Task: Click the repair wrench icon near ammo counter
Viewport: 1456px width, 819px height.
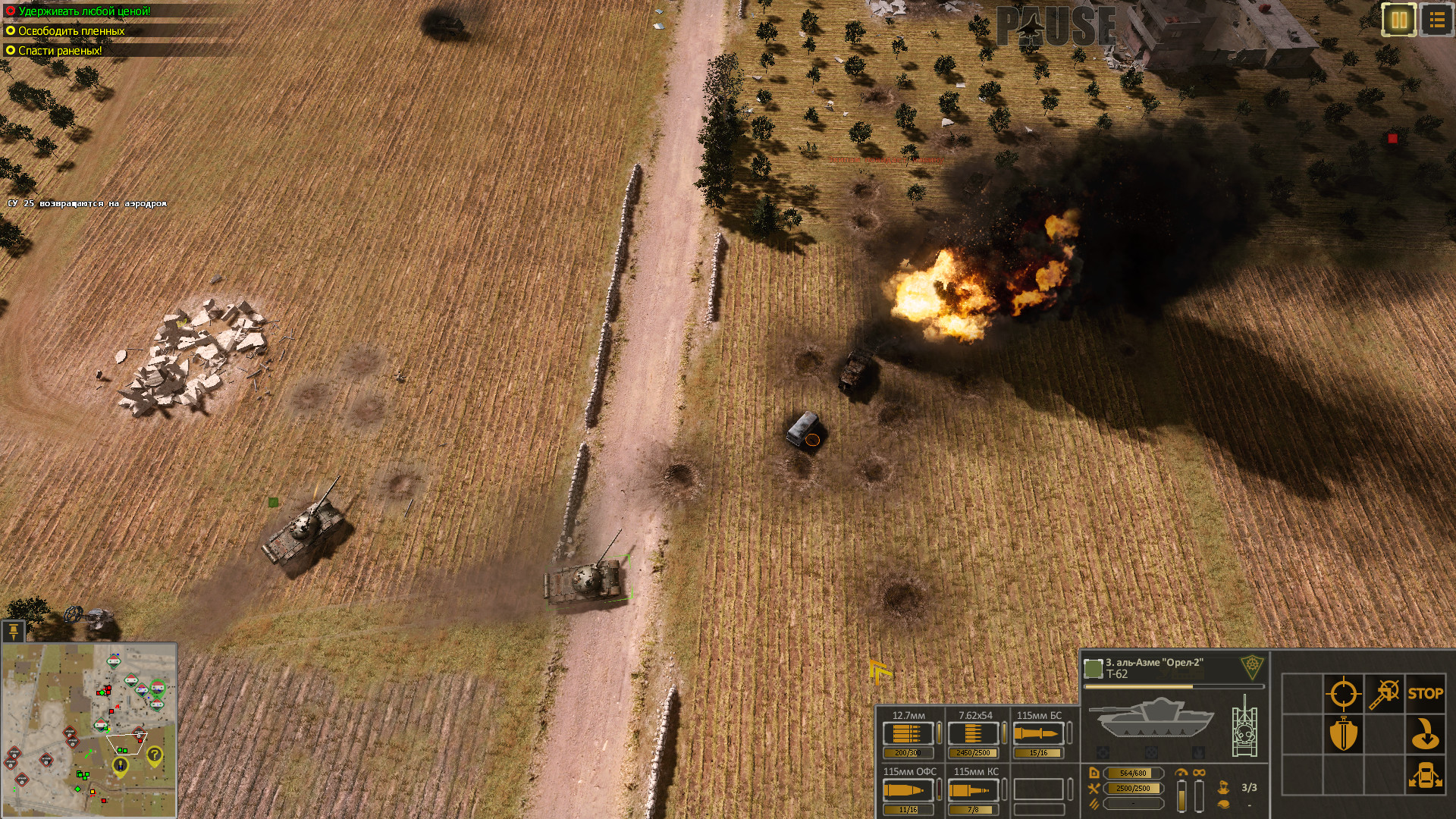Action: click(x=1094, y=788)
